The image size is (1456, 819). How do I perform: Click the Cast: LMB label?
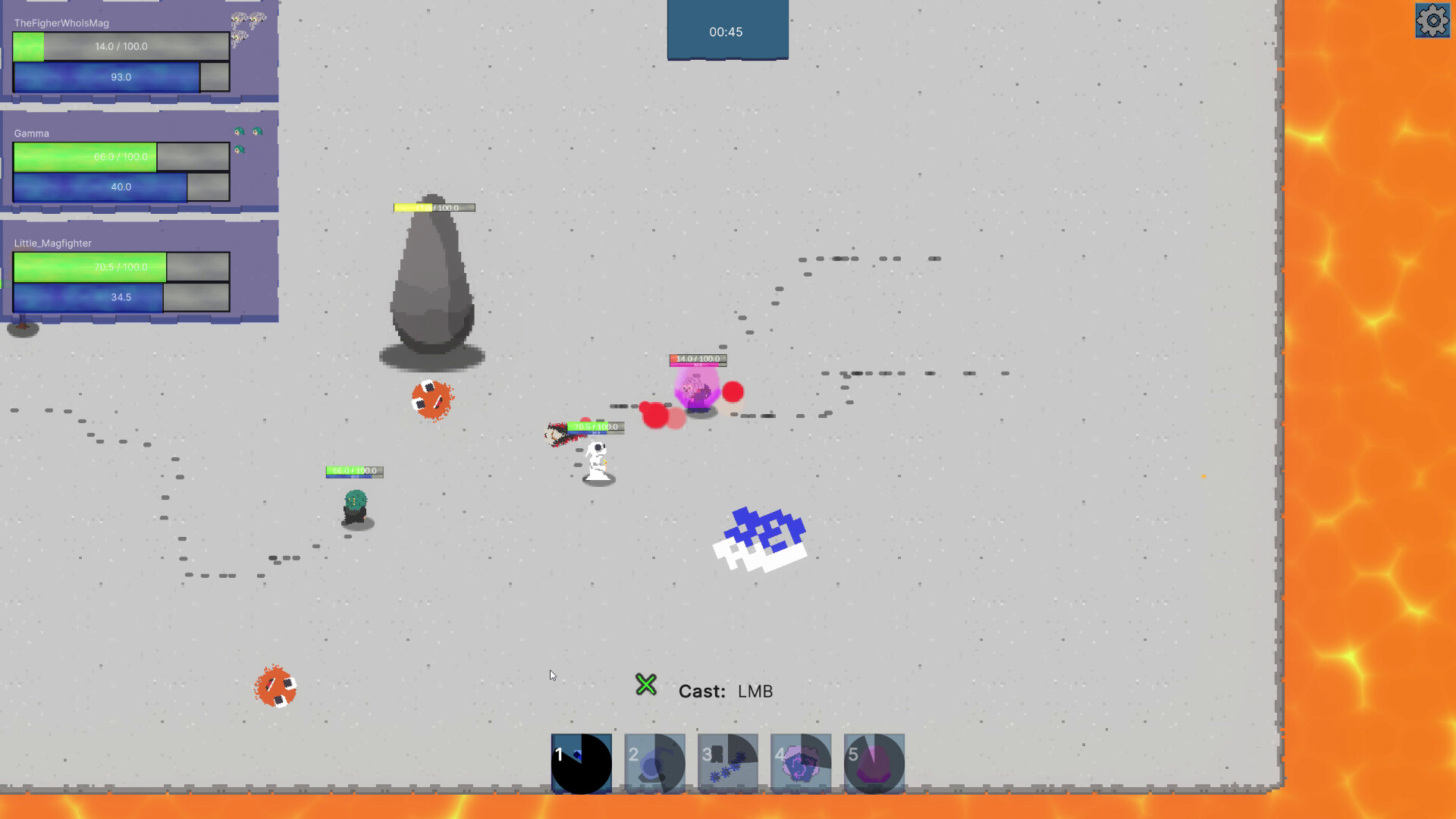tap(726, 691)
